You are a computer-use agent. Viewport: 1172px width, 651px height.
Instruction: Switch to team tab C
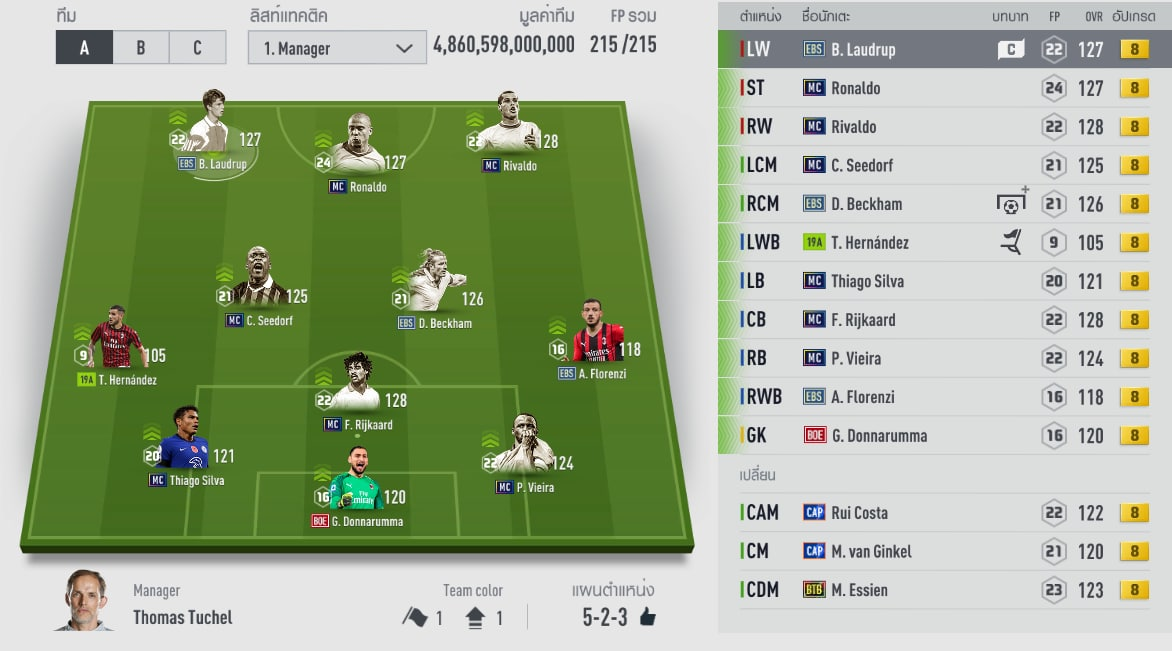[x=197, y=48]
